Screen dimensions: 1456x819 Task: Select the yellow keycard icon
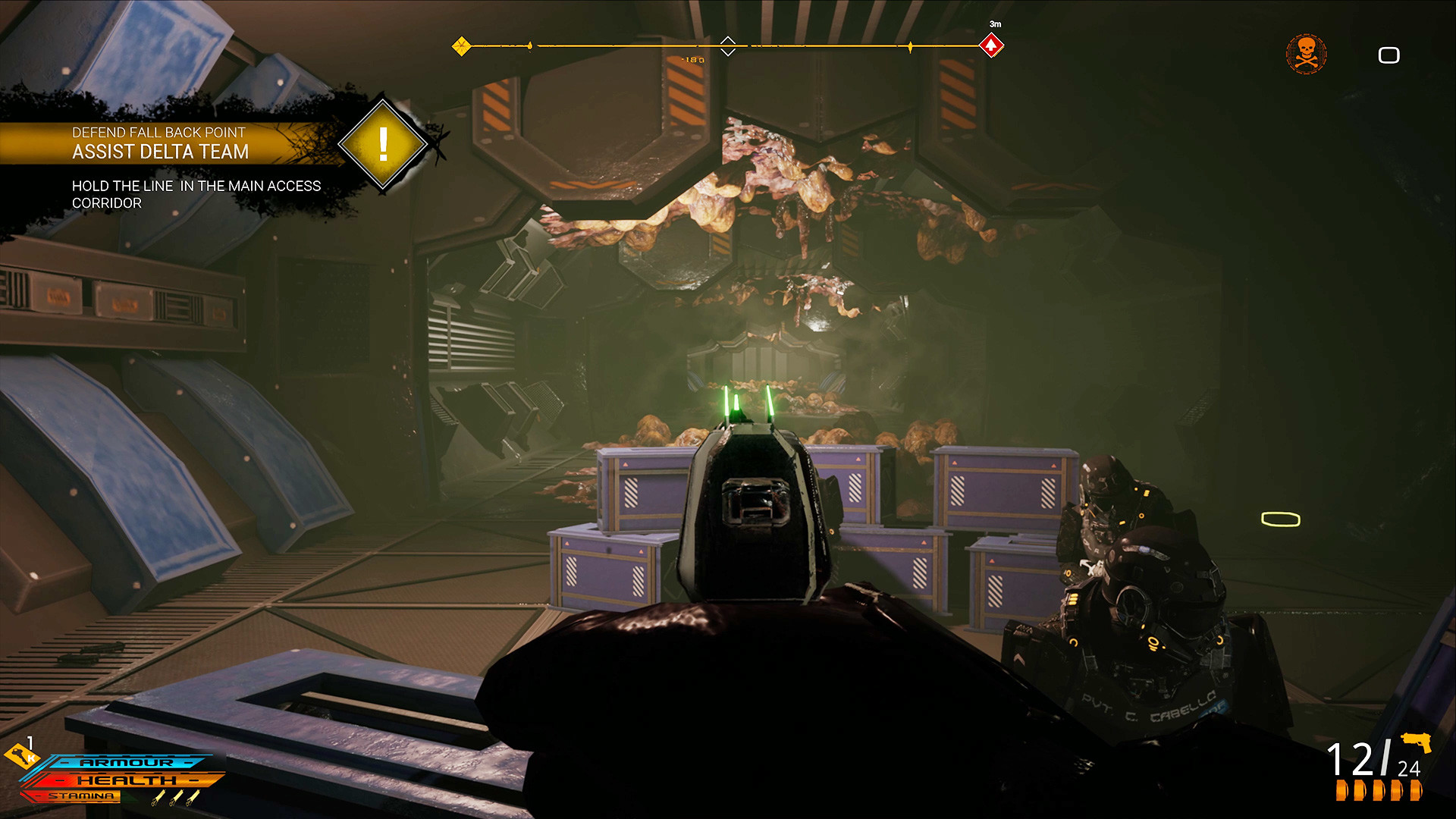(x=20, y=755)
